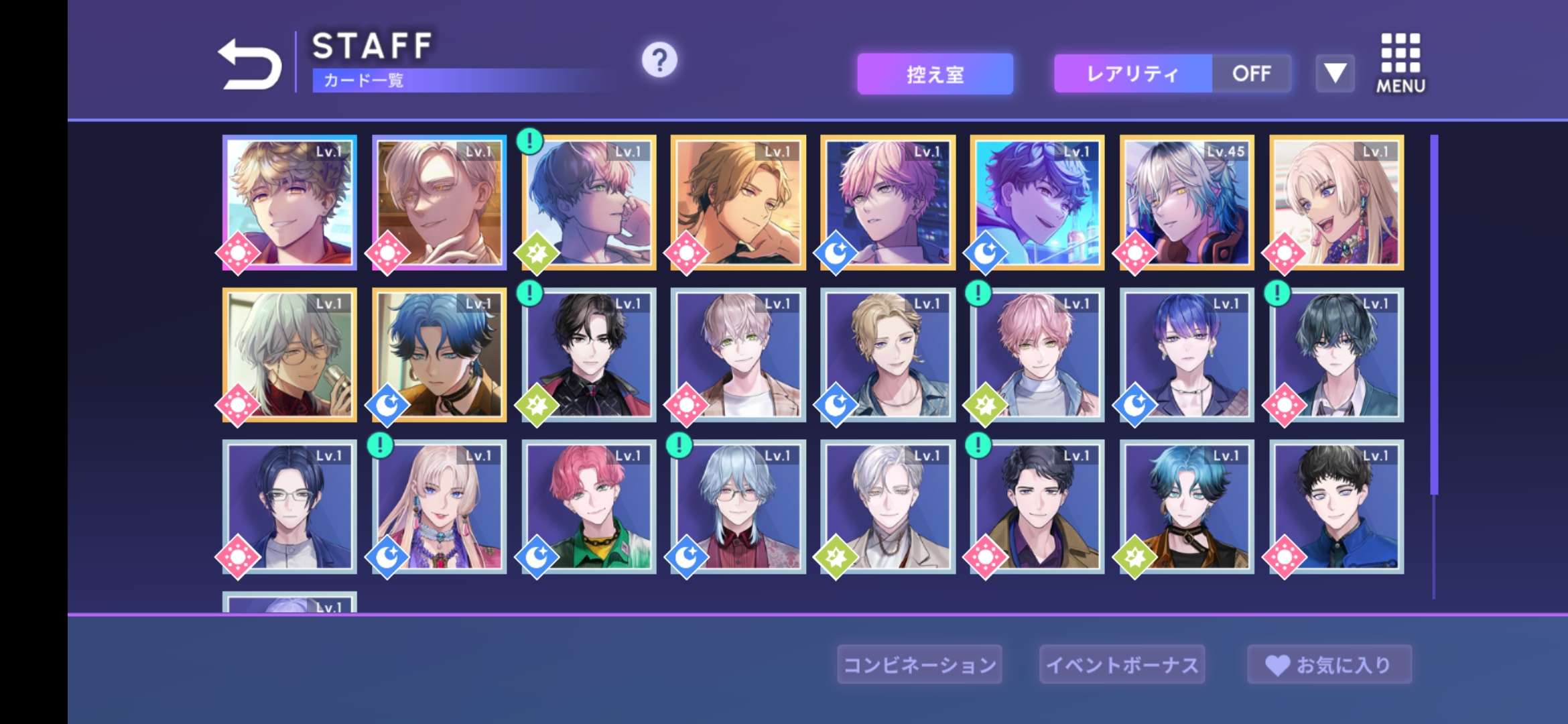1568x724 pixels.
Task: Go back using the return arrow
Action: (250, 64)
